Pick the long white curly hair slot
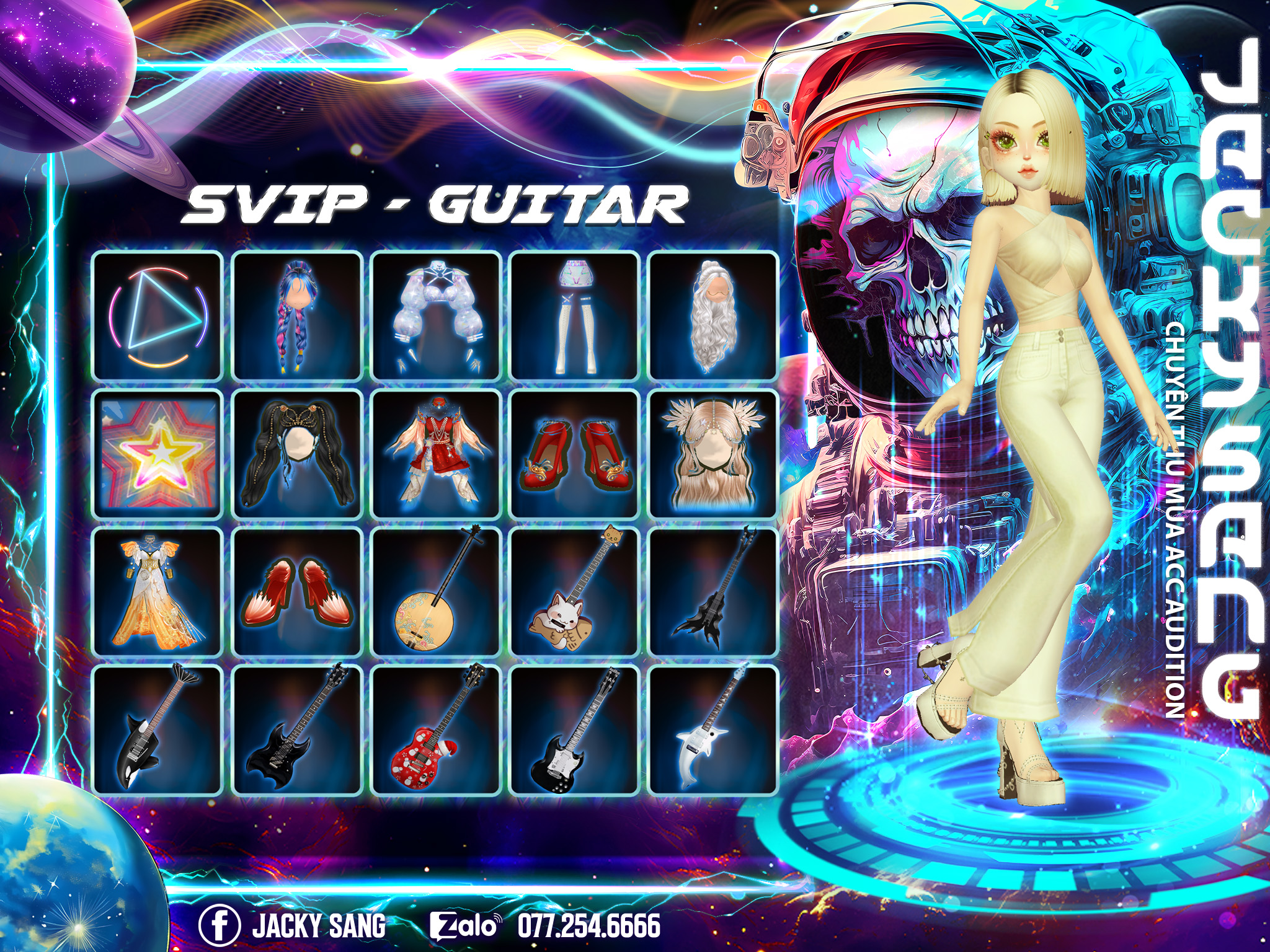This screenshot has width=1270, height=952. tap(713, 315)
